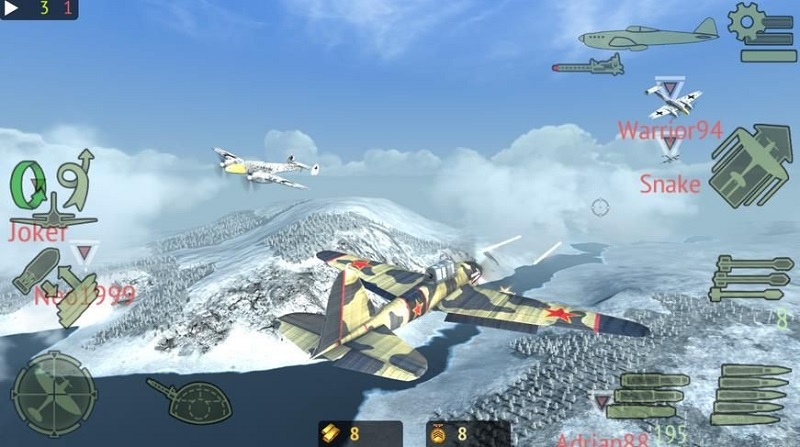Tap the hand with plane icon
This screenshot has height=447, width=800.
click(76, 293)
